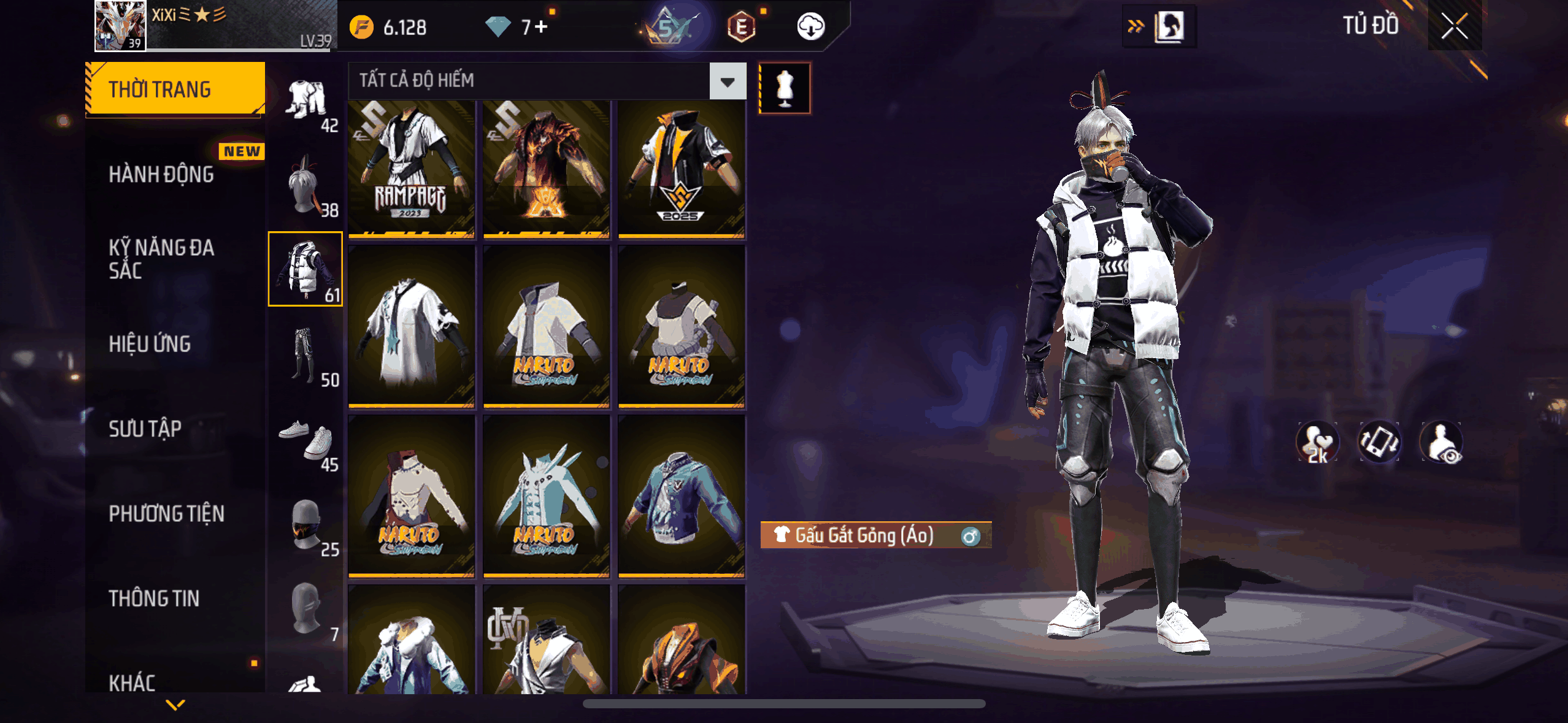Open the Thông Tin section
The image size is (1568, 723).
154,599
